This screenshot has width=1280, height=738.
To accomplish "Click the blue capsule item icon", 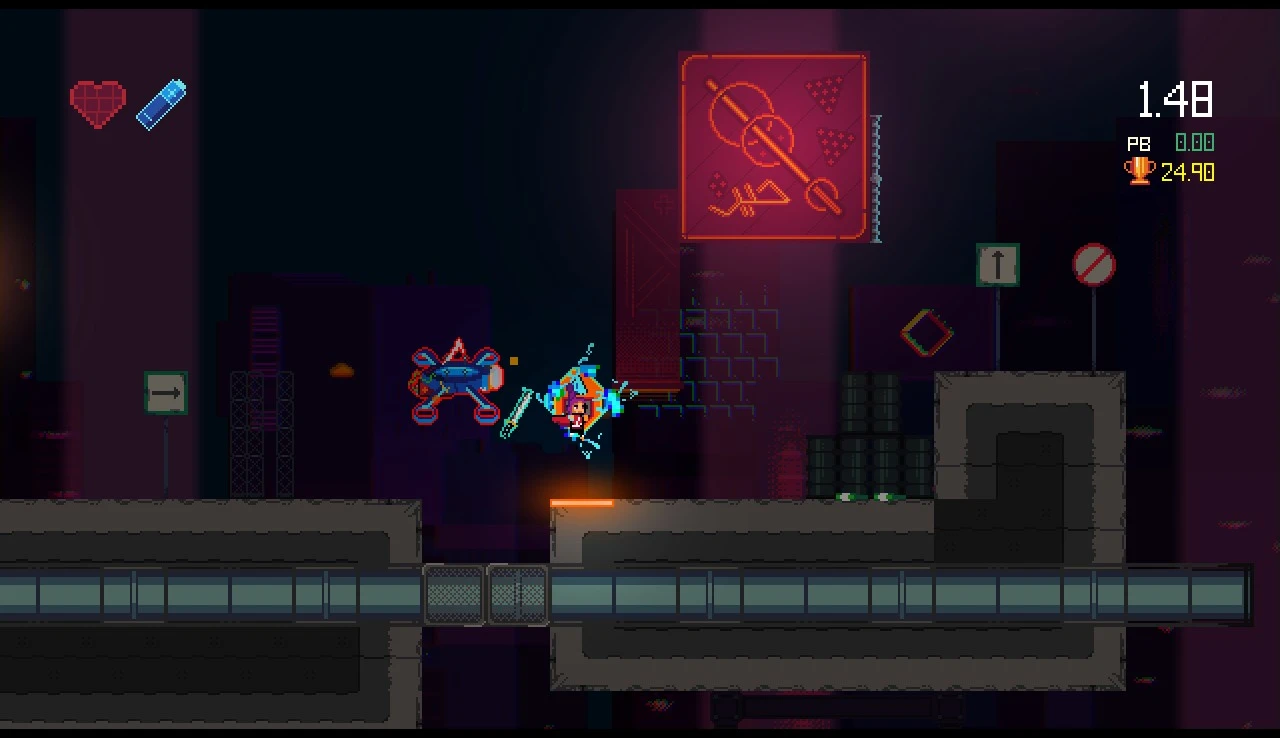I will (161, 104).
